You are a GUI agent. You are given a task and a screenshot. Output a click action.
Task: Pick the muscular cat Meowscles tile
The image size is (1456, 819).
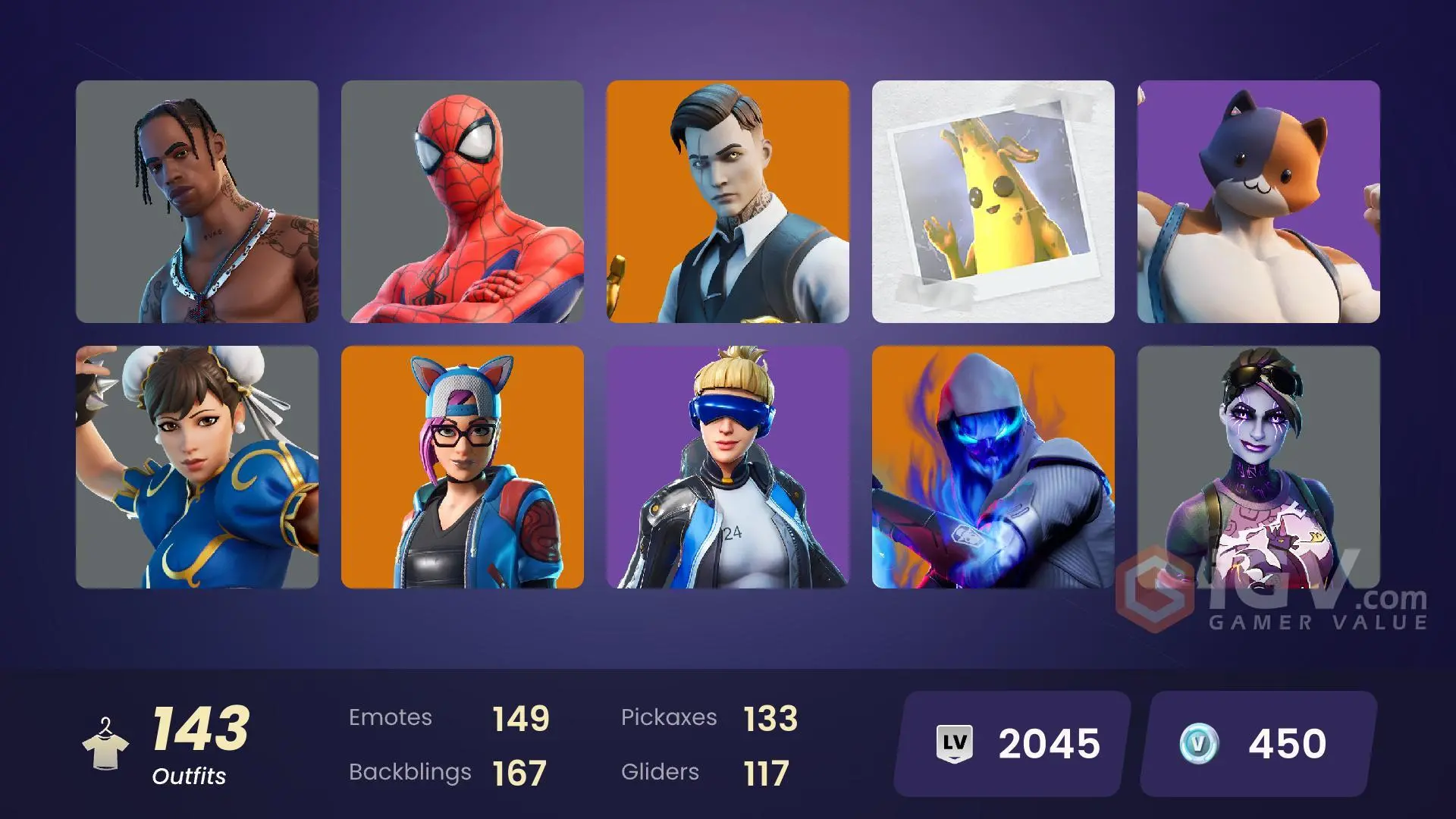click(x=1259, y=202)
